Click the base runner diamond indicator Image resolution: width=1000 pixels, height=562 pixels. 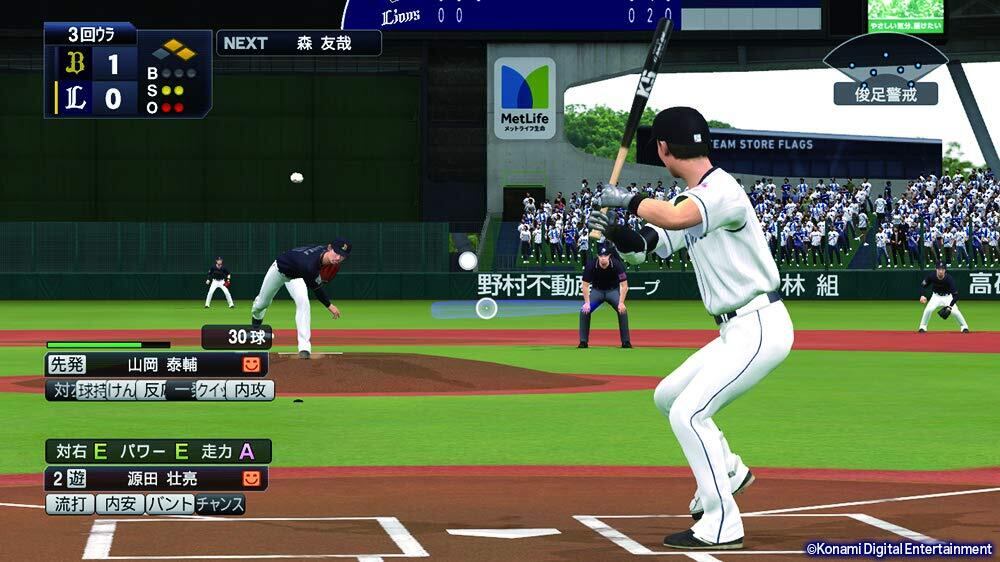click(180, 49)
